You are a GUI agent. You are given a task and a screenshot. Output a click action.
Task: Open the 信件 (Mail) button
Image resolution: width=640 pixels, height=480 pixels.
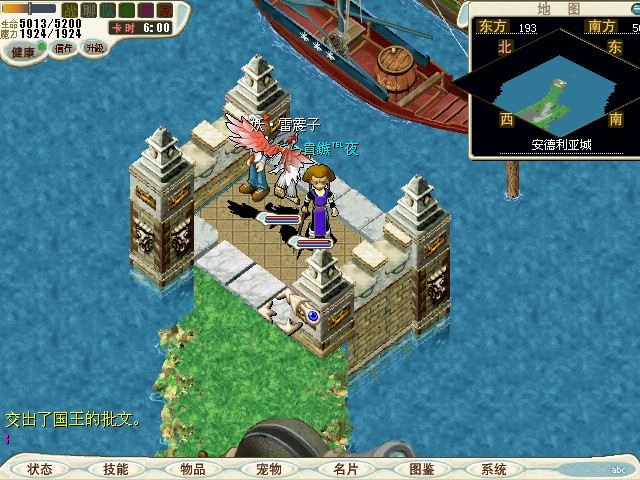64,48
